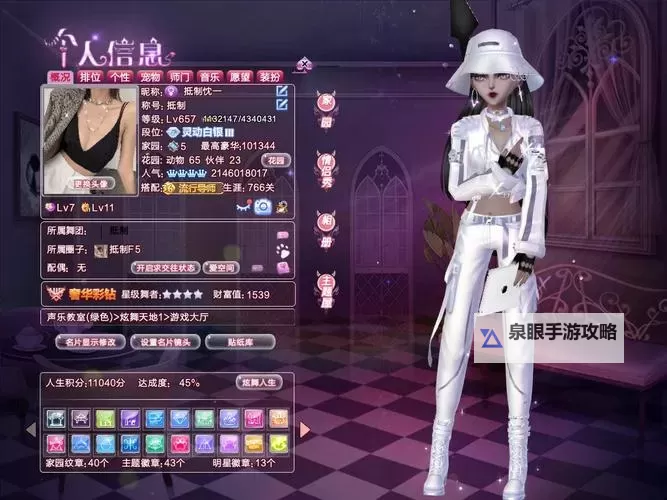The image size is (667, 500).
Task: Click 名片显示修改 button
Action: 89,342
